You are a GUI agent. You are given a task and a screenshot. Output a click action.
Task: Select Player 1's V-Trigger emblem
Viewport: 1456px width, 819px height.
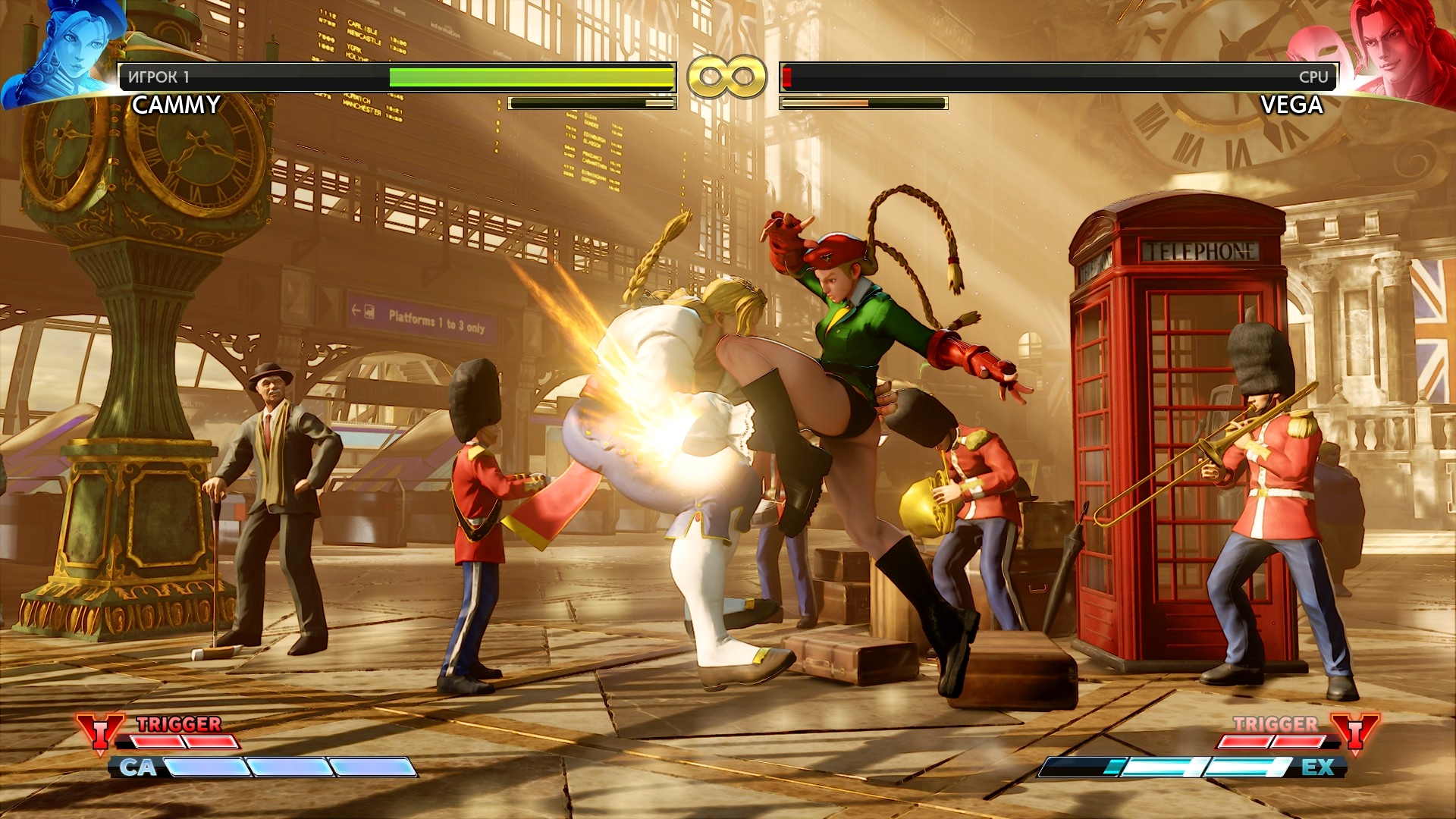(x=99, y=732)
